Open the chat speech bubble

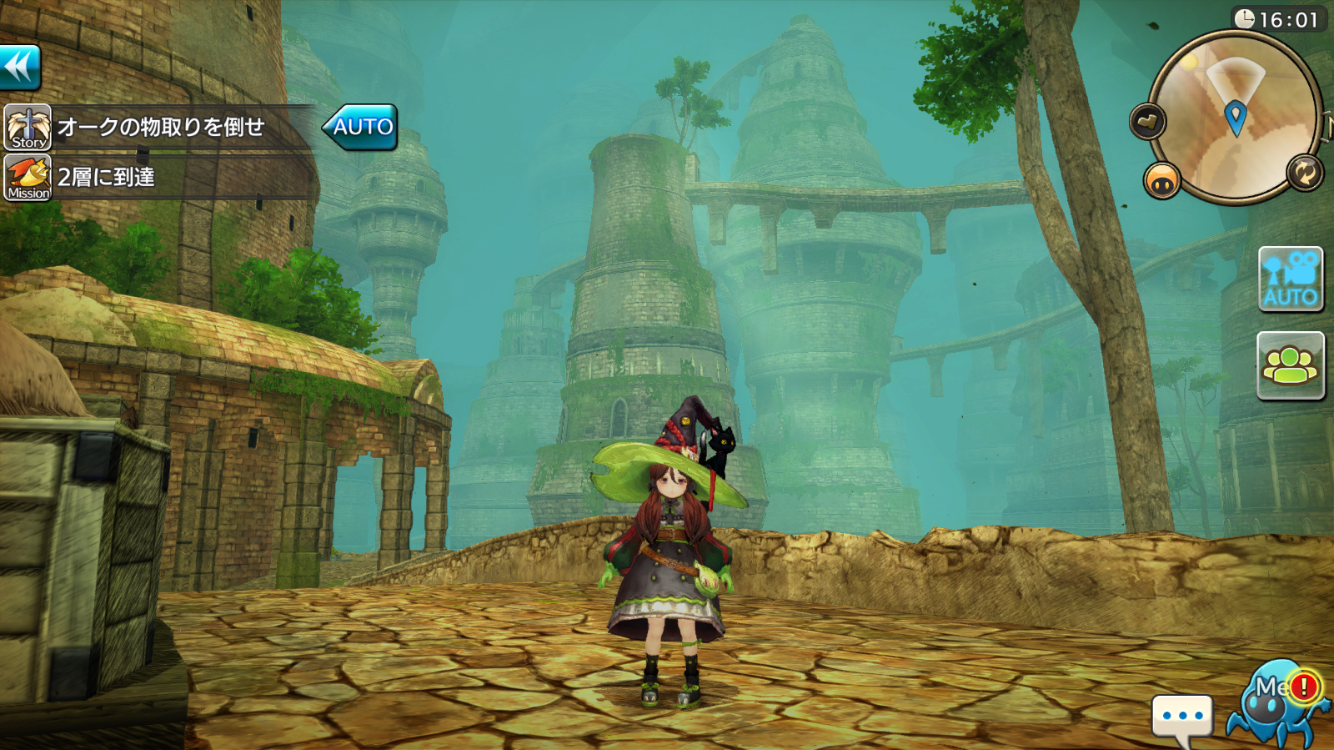[1182, 717]
